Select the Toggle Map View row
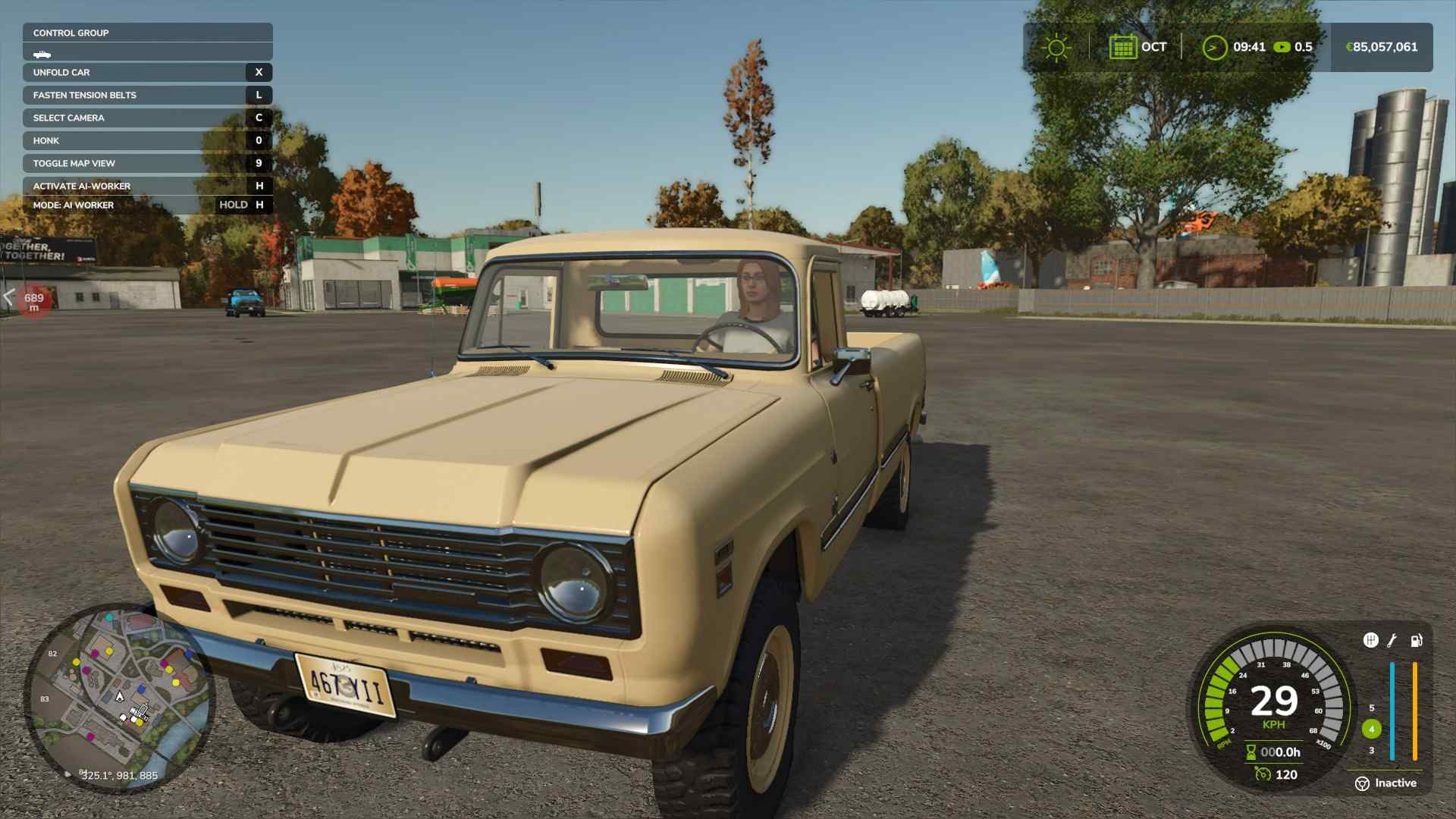The image size is (1456, 819). (x=147, y=164)
